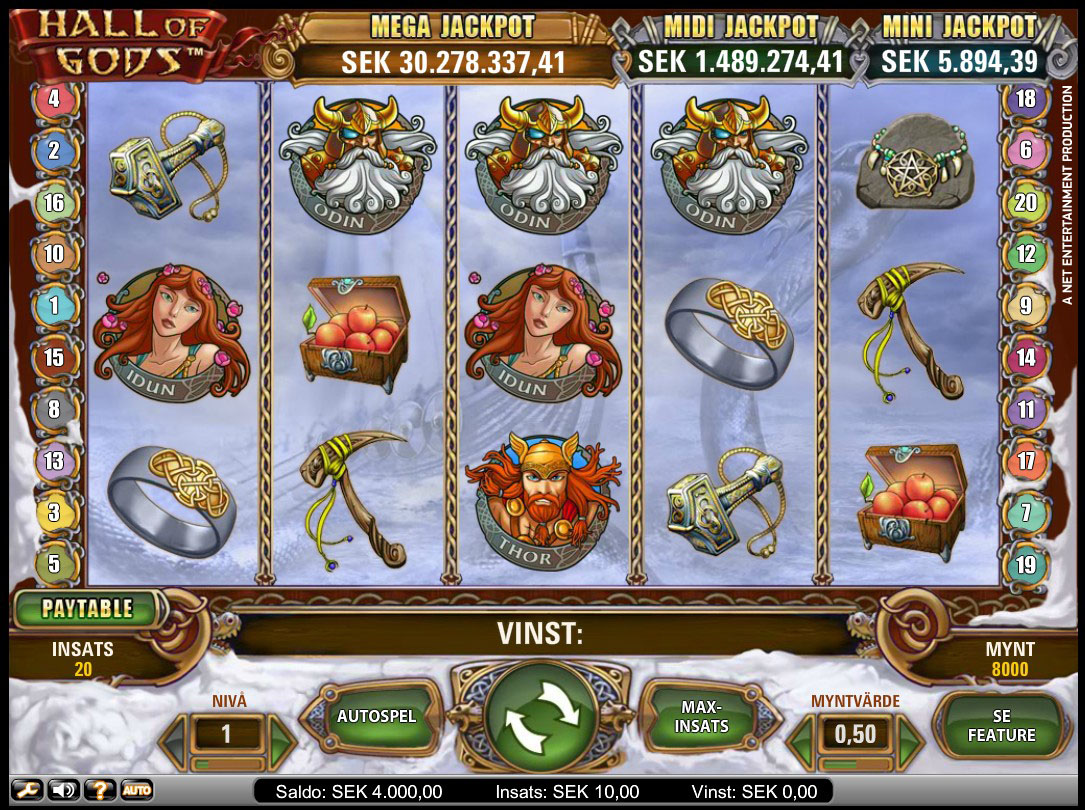Click payline 1 marker
Screen dimensions: 1085x810
pyautogui.click(x=54, y=306)
